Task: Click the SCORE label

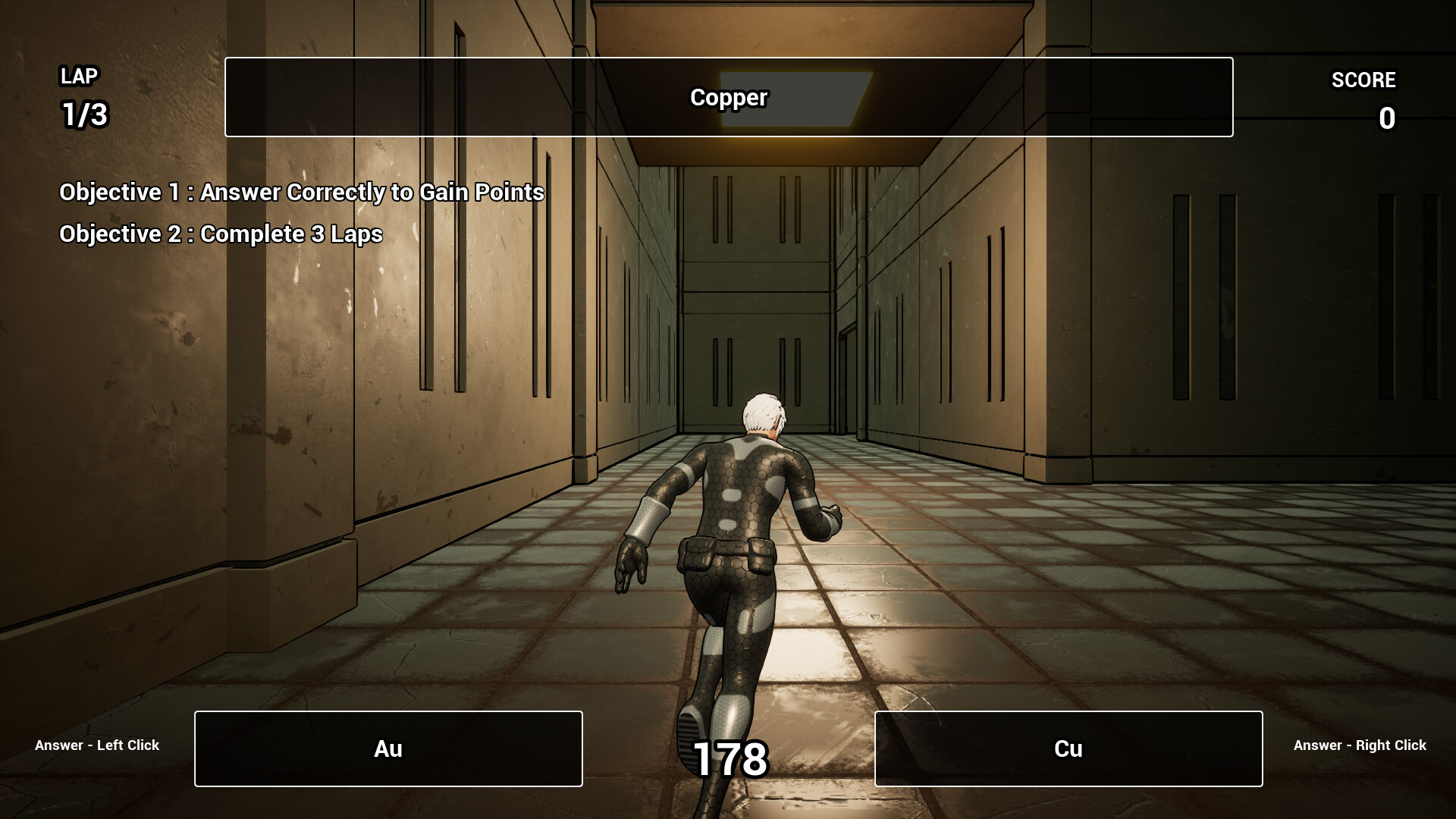Action: 1363,80
